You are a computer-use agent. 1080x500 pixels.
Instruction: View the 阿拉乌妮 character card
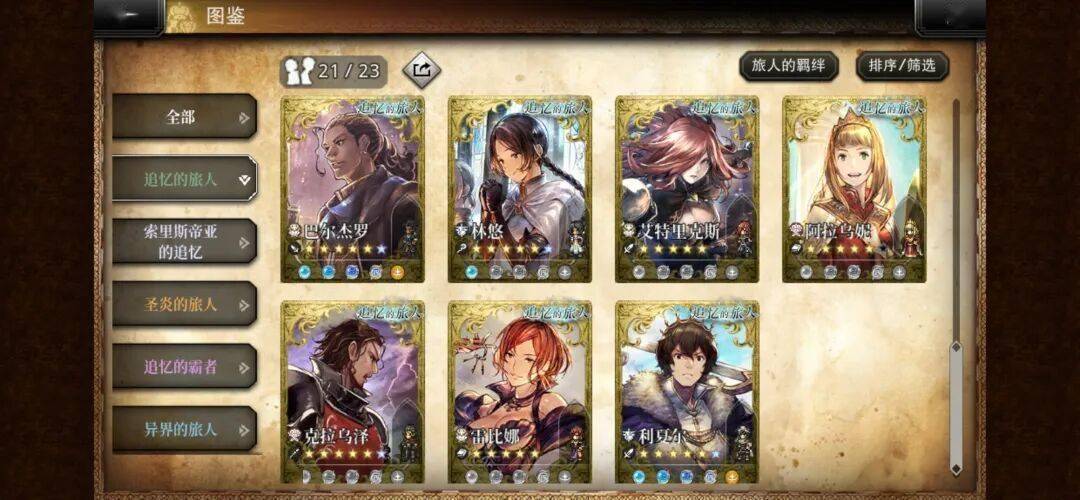(853, 188)
